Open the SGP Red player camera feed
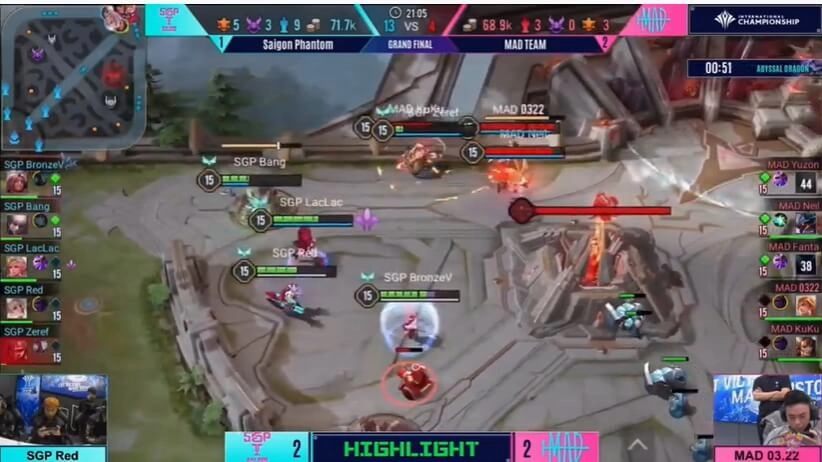The height and width of the screenshot is (462, 822). tap(53, 410)
